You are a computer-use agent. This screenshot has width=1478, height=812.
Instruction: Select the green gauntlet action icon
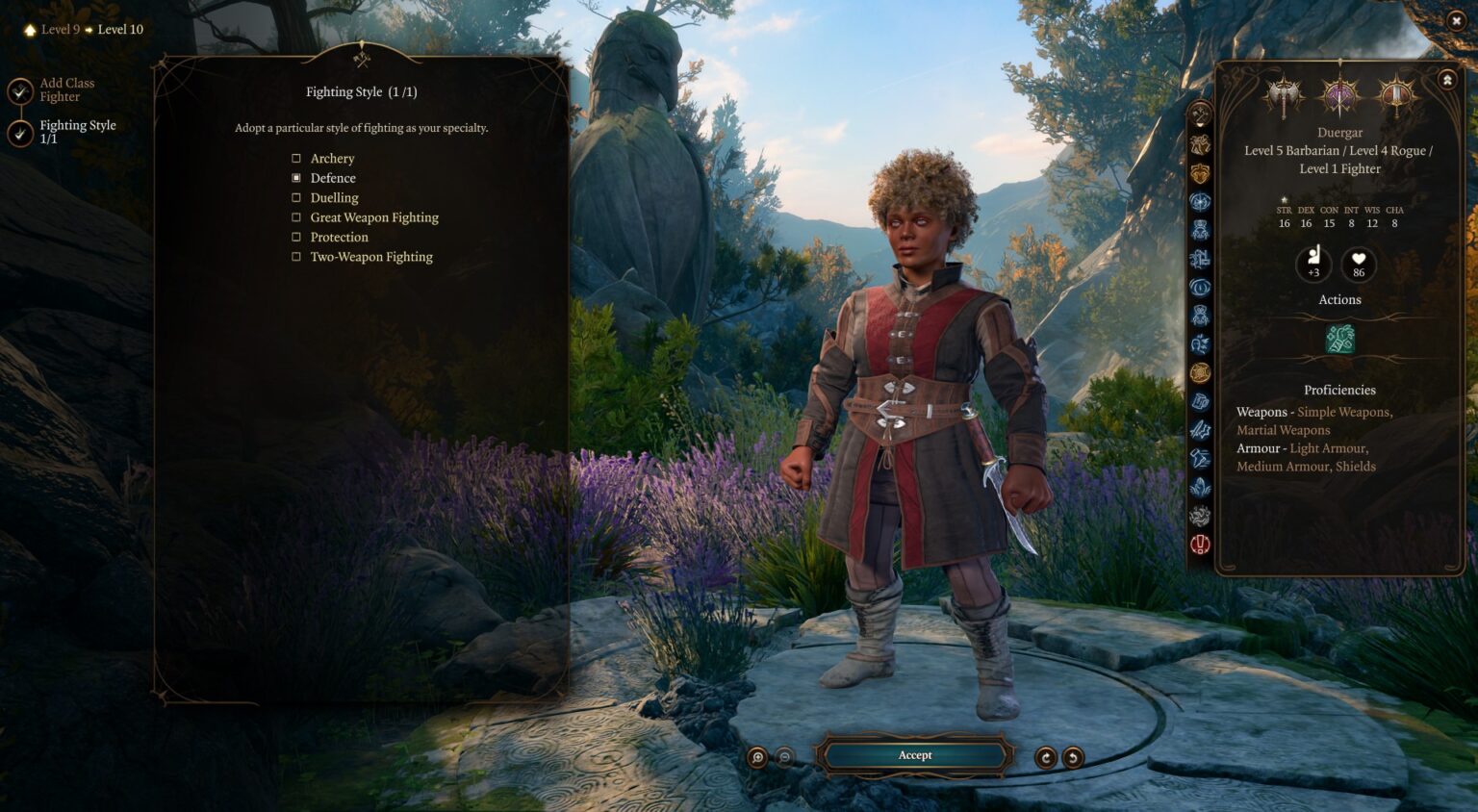pos(1339,339)
